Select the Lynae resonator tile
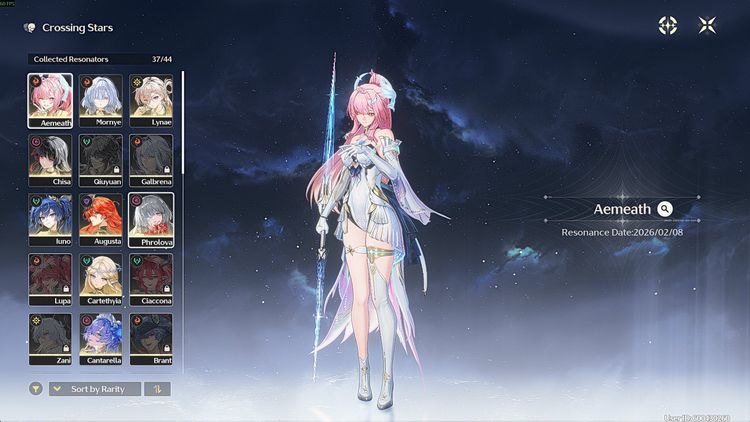The width and height of the screenshot is (750, 422). click(x=151, y=100)
